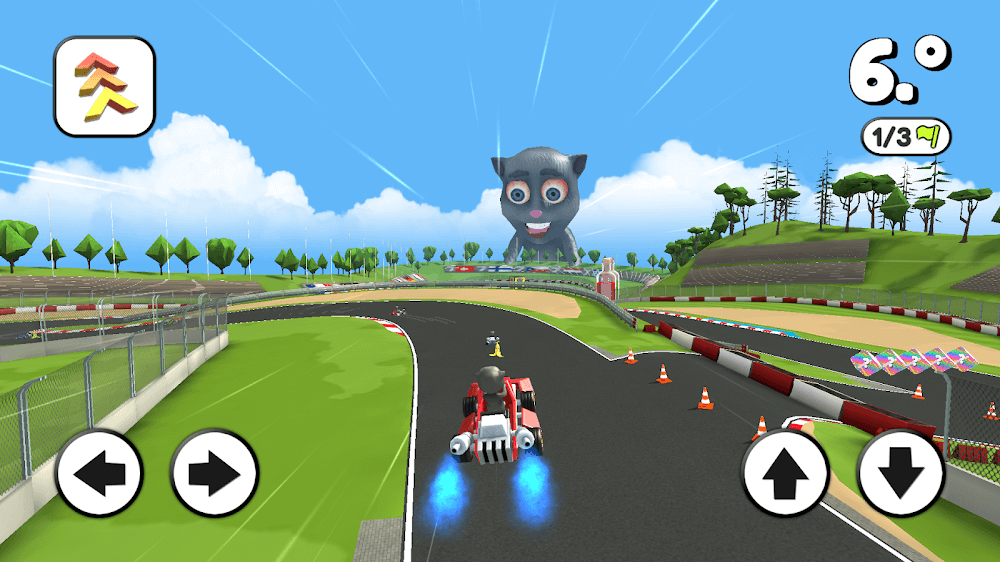
Task: Steer right with the right arrow button
Action: click(x=214, y=473)
